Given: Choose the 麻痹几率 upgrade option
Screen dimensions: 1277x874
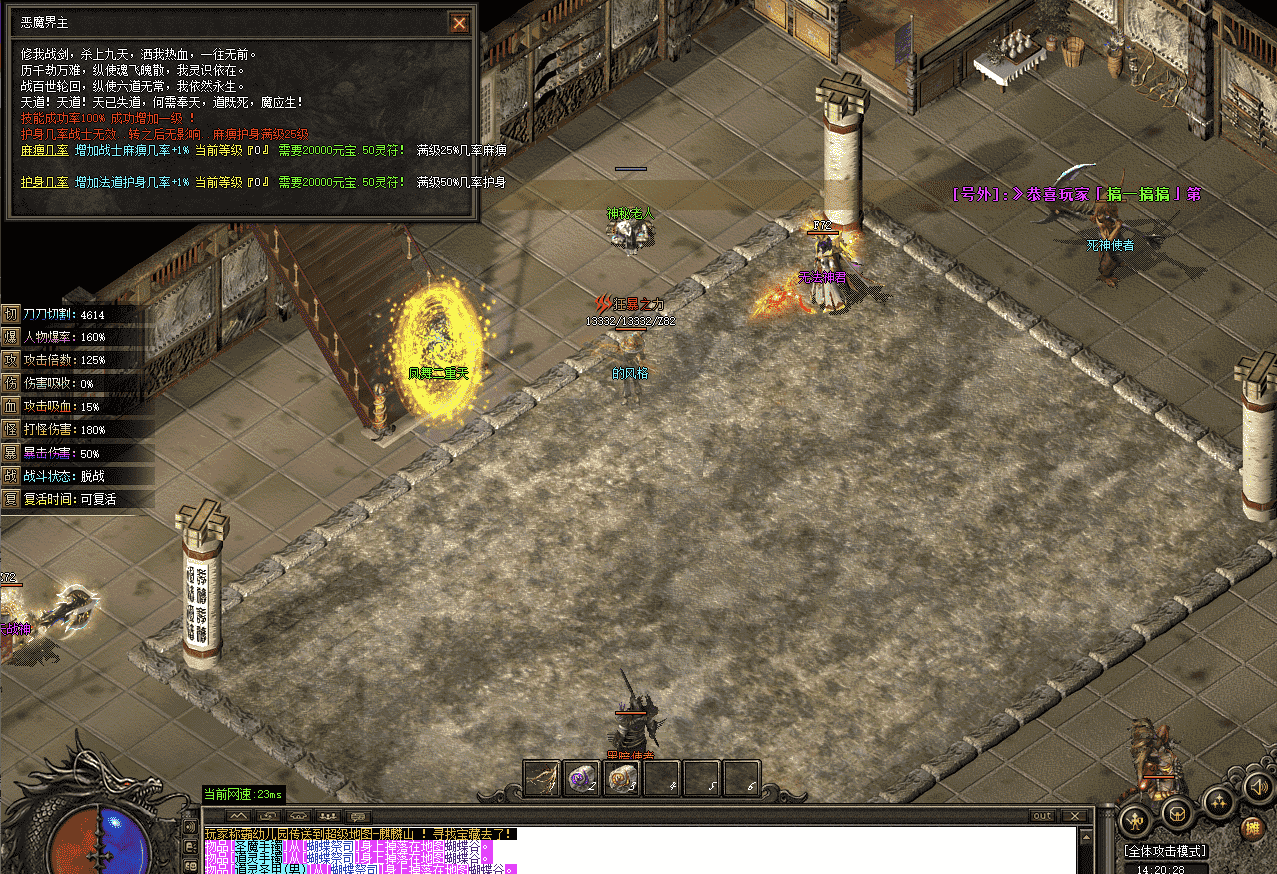Looking at the screenshot, I should click(44, 151).
